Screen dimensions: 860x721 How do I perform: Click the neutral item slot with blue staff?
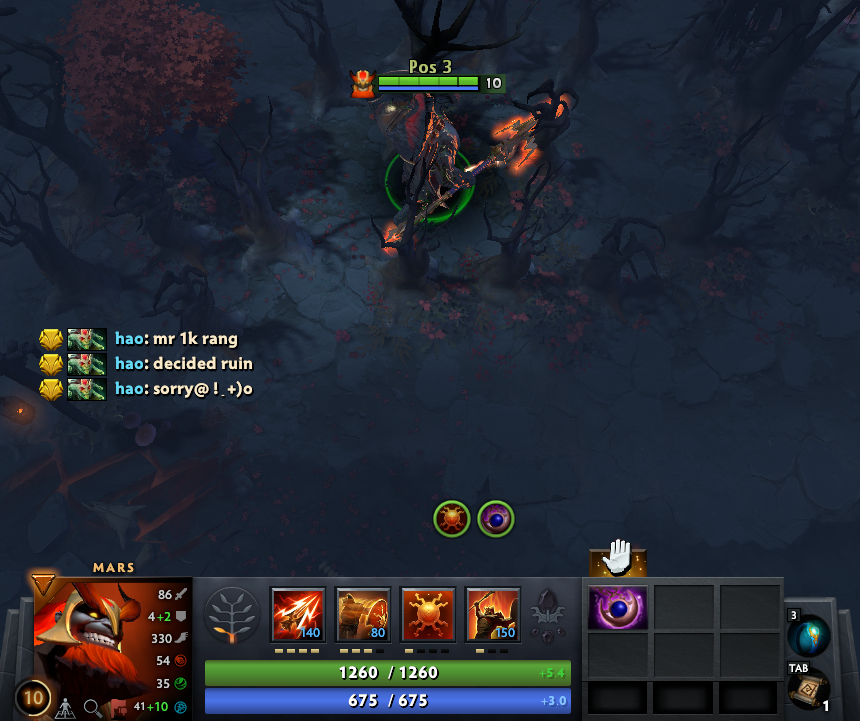click(x=808, y=636)
